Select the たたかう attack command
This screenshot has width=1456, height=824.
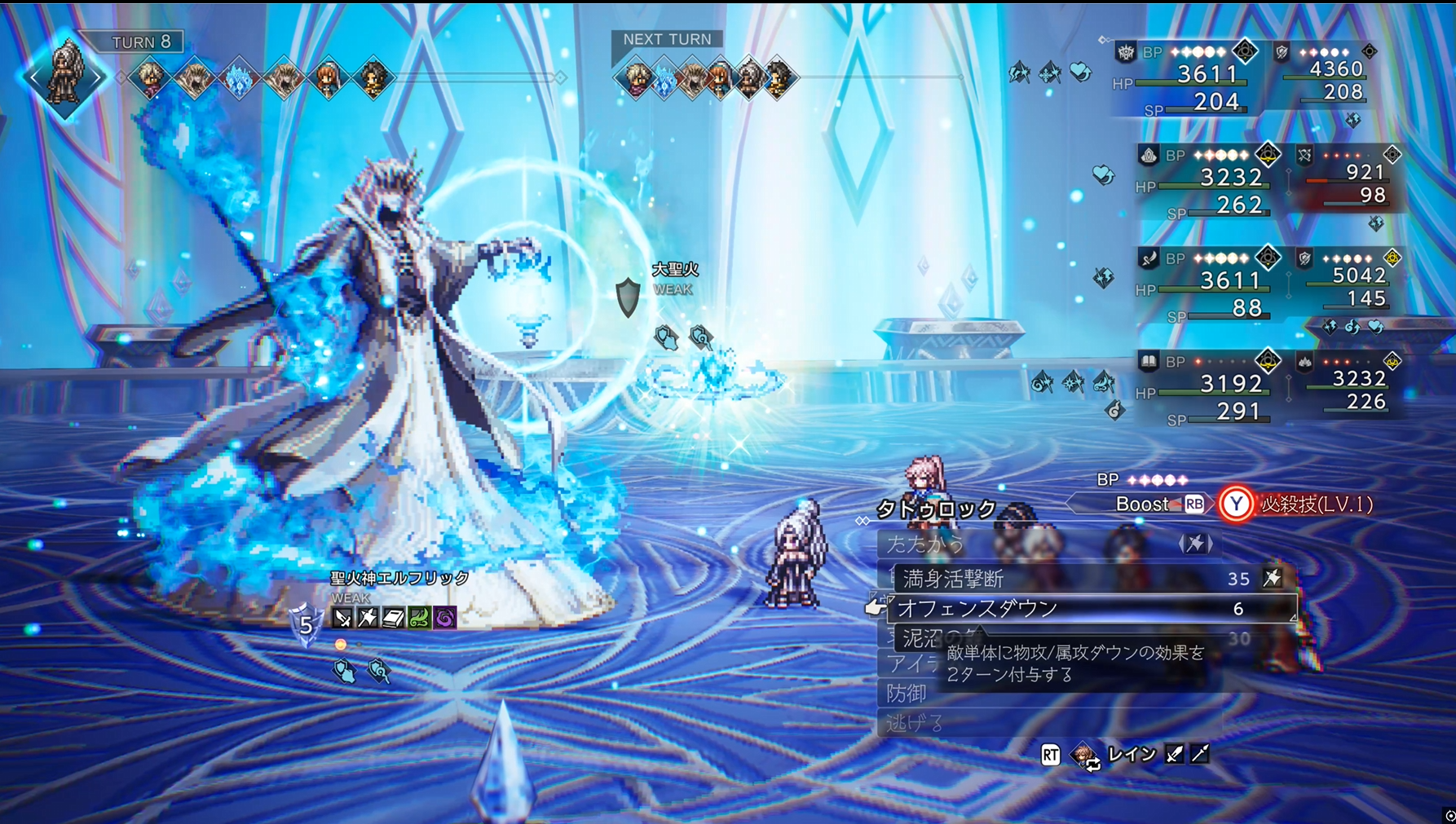coord(925,544)
